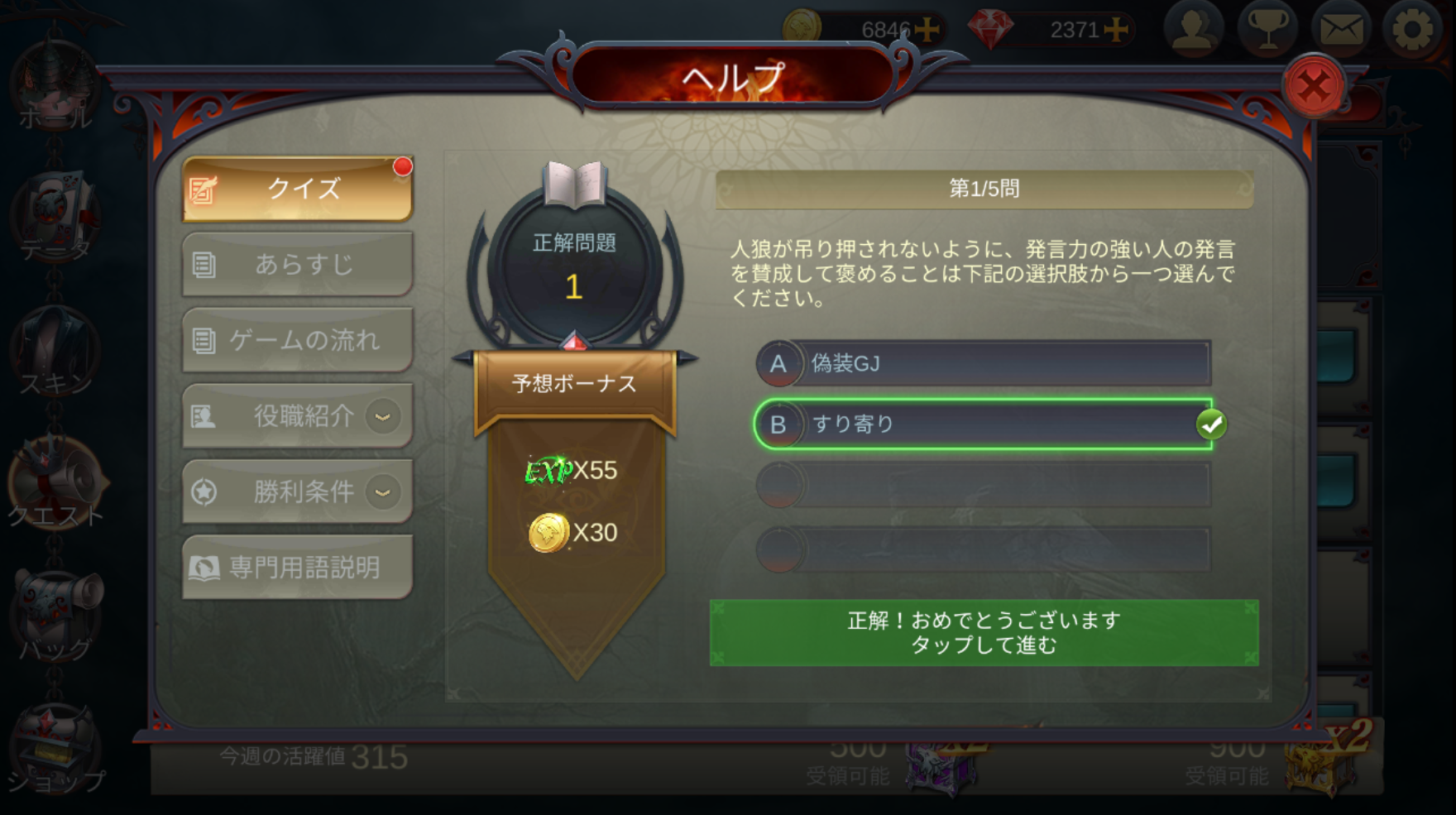
Task: Open the クエスト quest menu
Action: click(55, 484)
